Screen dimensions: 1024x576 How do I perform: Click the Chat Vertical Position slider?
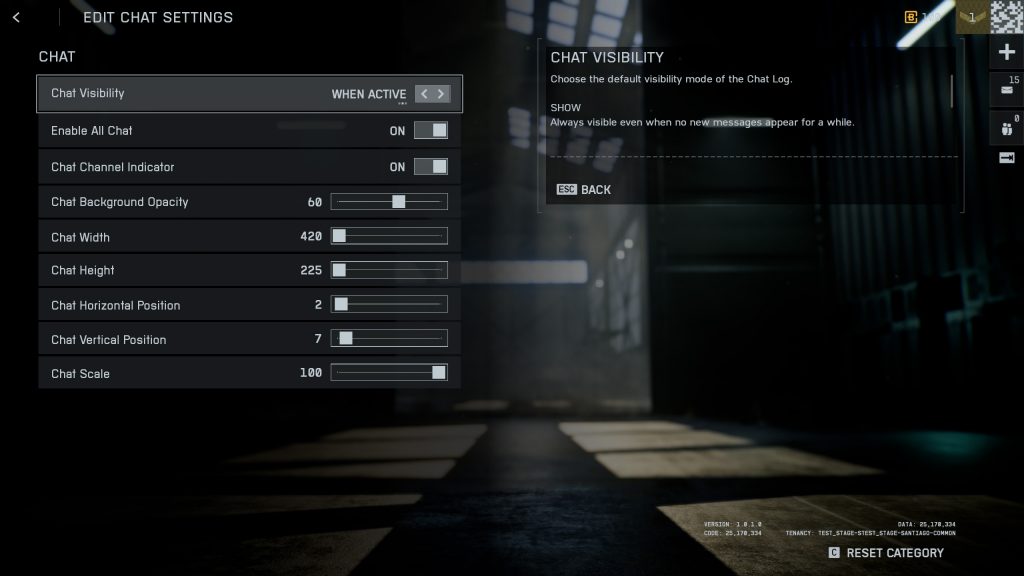tap(389, 339)
